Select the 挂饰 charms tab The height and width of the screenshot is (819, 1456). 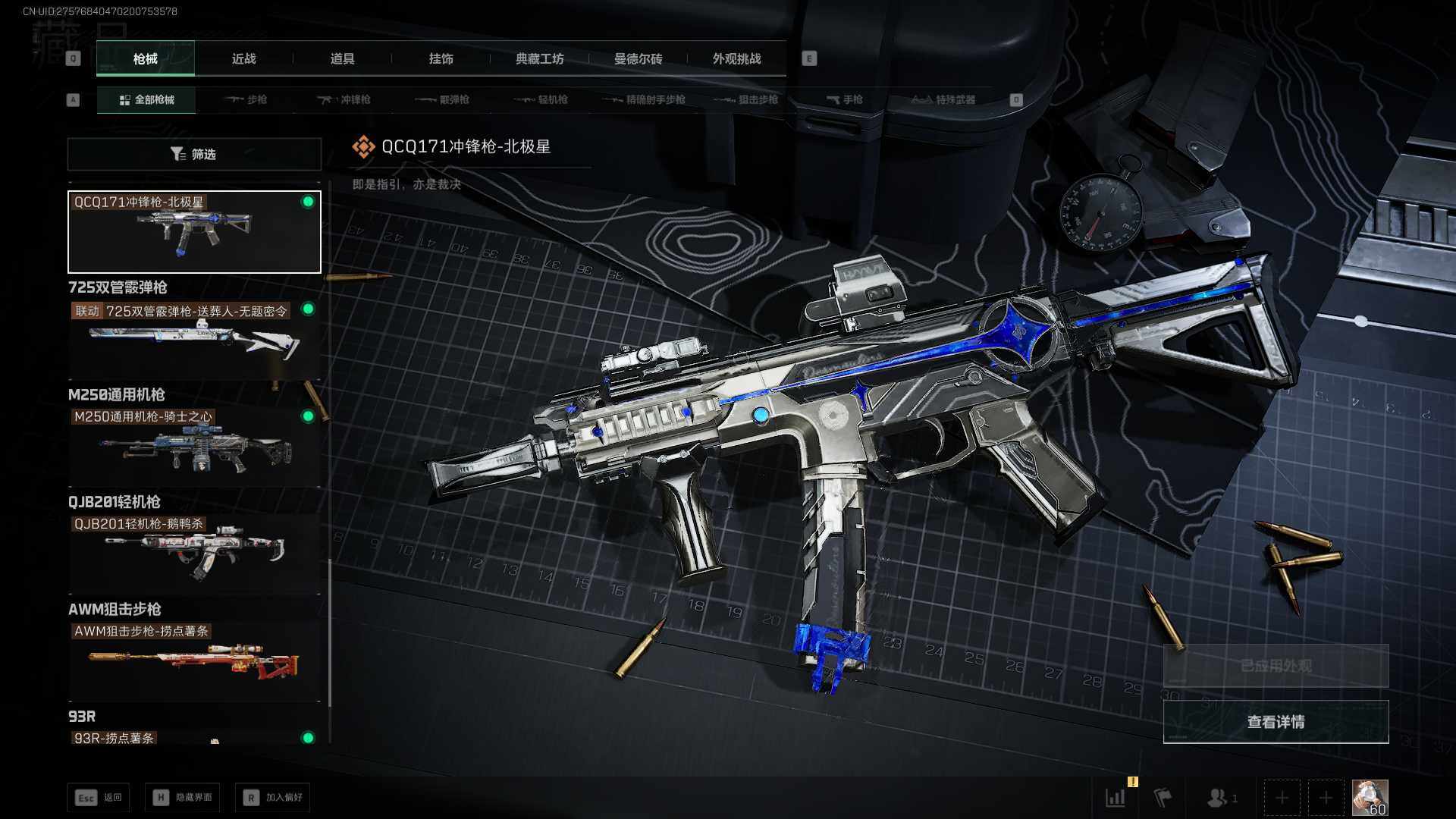coord(441,58)
